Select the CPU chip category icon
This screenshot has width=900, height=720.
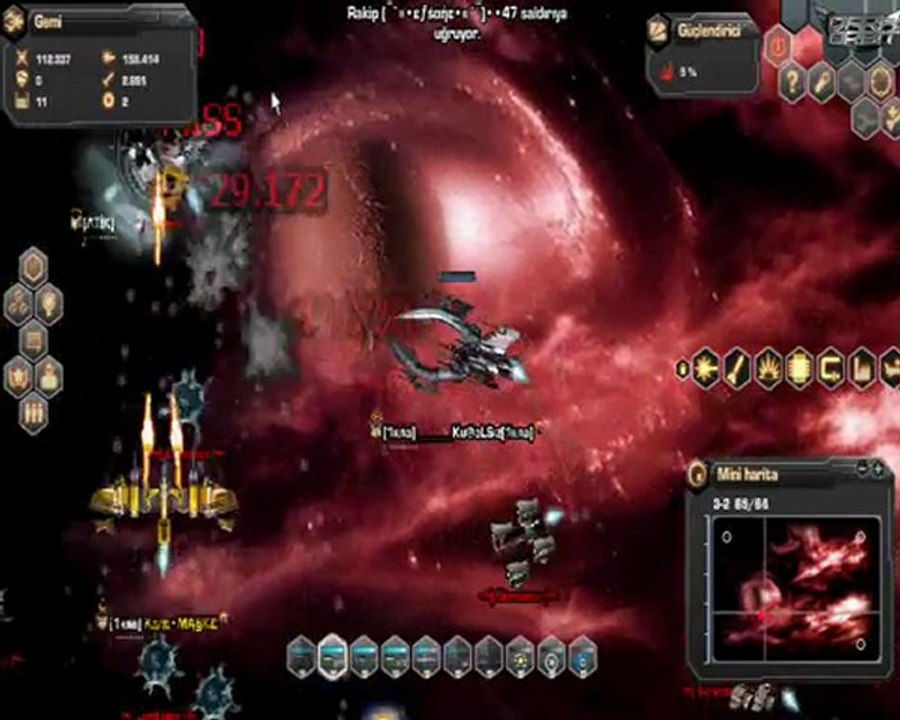point(799,366)
